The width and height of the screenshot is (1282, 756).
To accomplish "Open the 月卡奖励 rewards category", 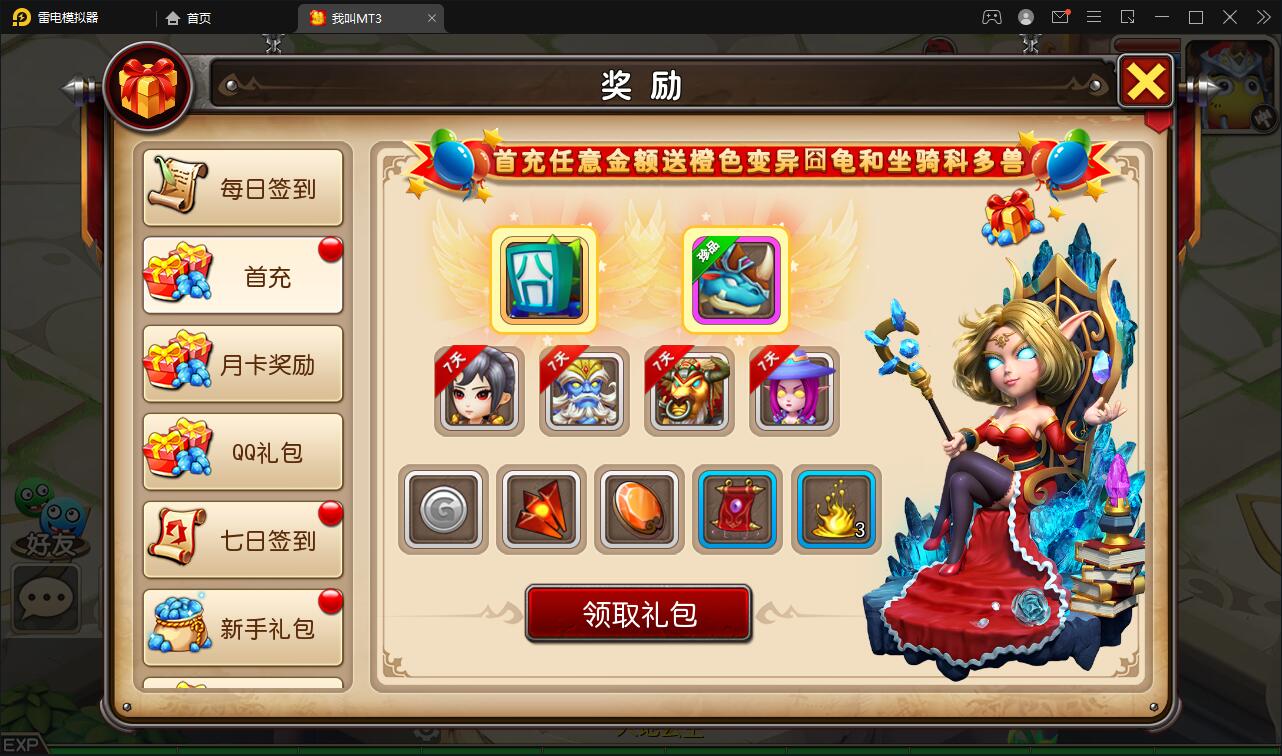I will pos(243,363).
